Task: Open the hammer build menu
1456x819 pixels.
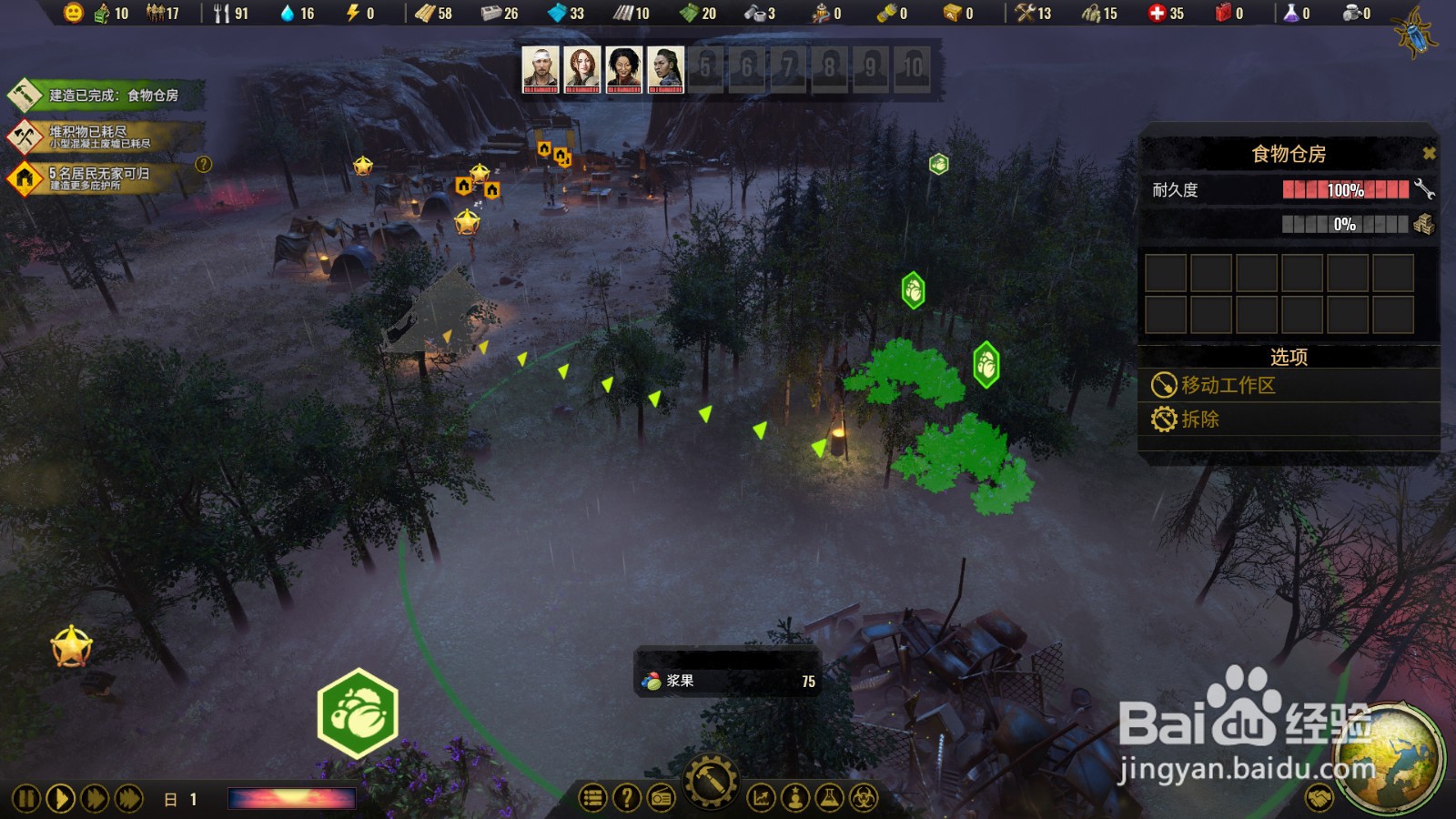Action: [x=711, y=782]
